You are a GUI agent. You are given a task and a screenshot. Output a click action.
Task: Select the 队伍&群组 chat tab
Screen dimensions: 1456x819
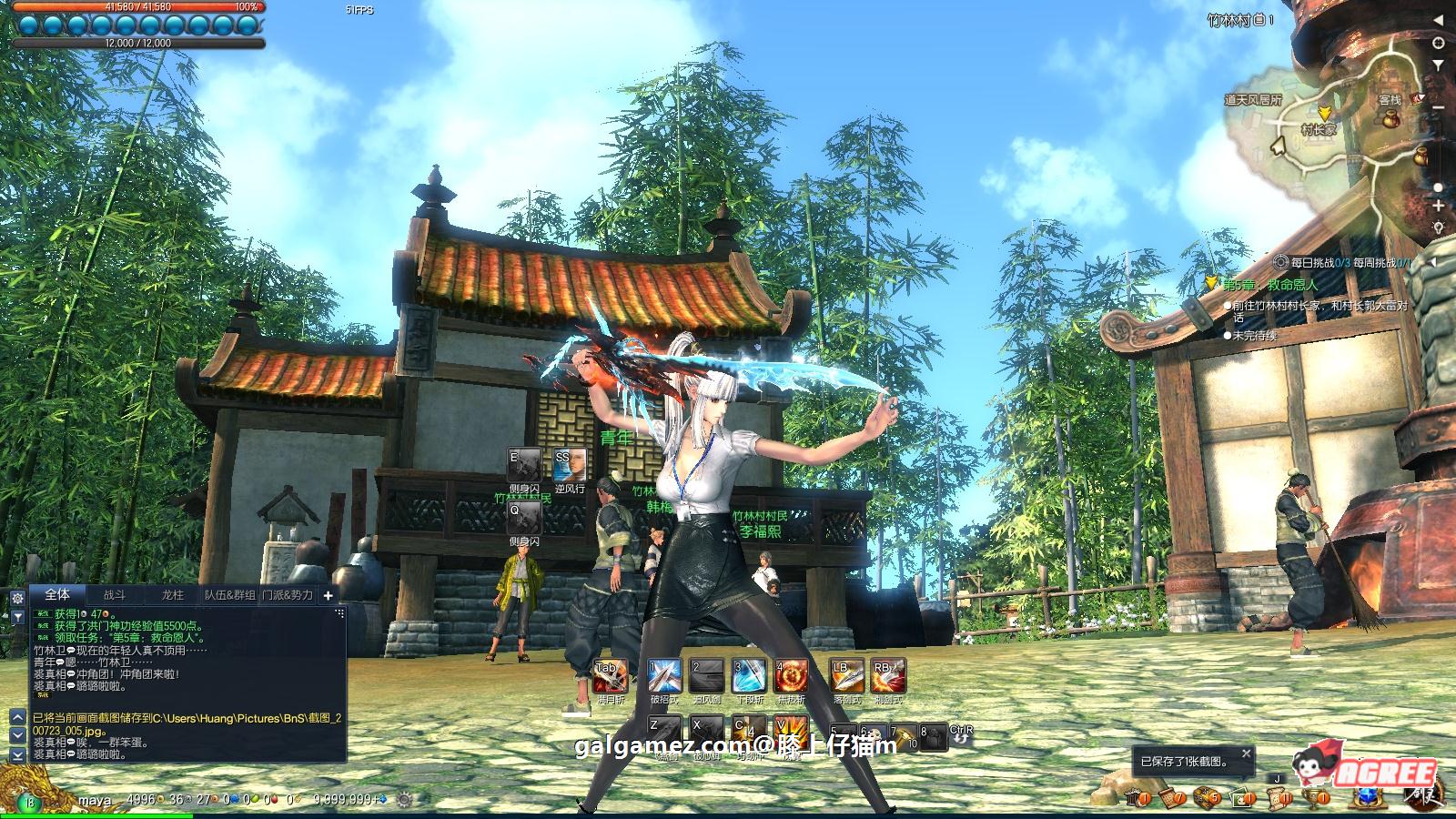pos(229,595)
